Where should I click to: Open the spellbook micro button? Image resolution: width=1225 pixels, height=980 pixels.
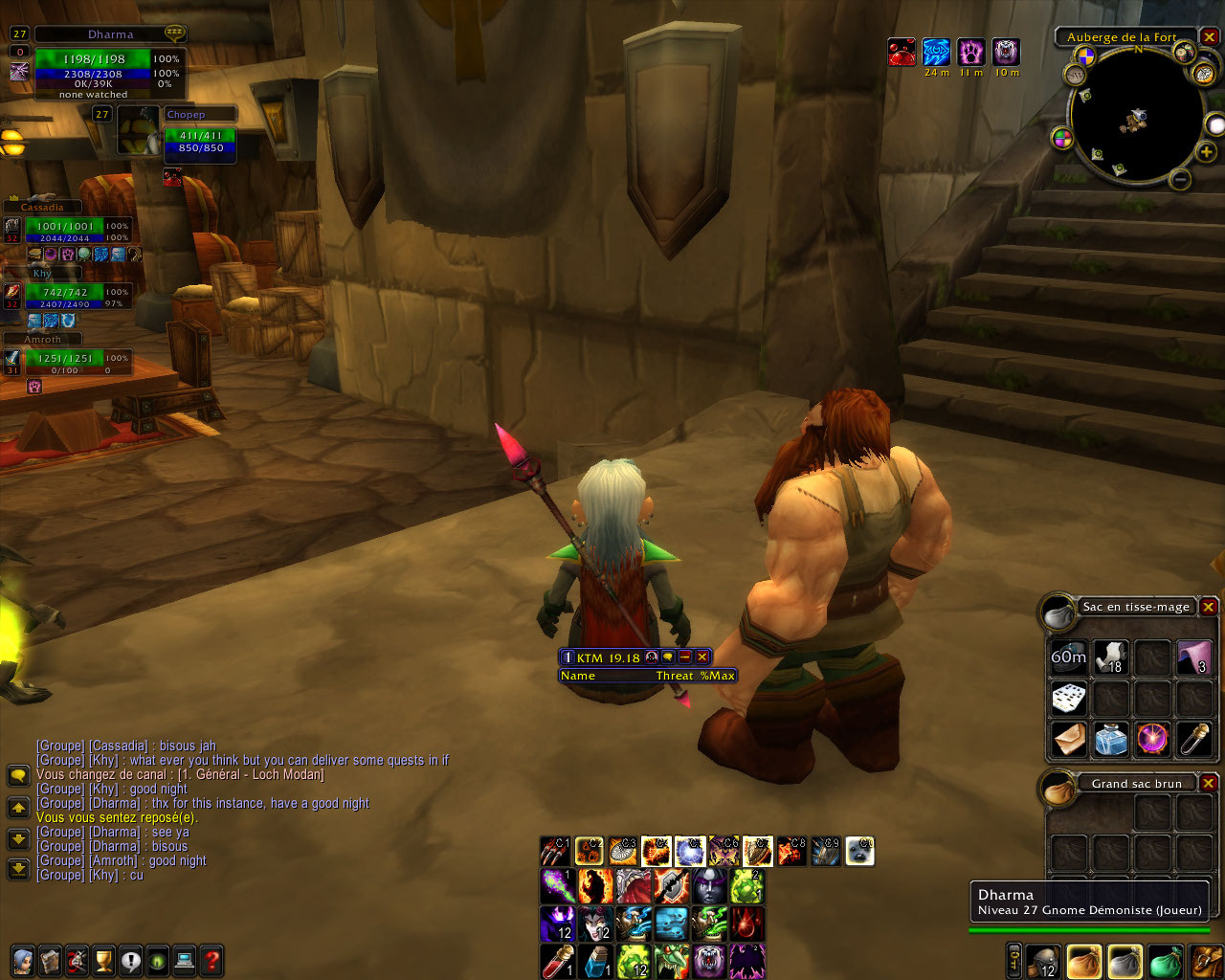51,960
